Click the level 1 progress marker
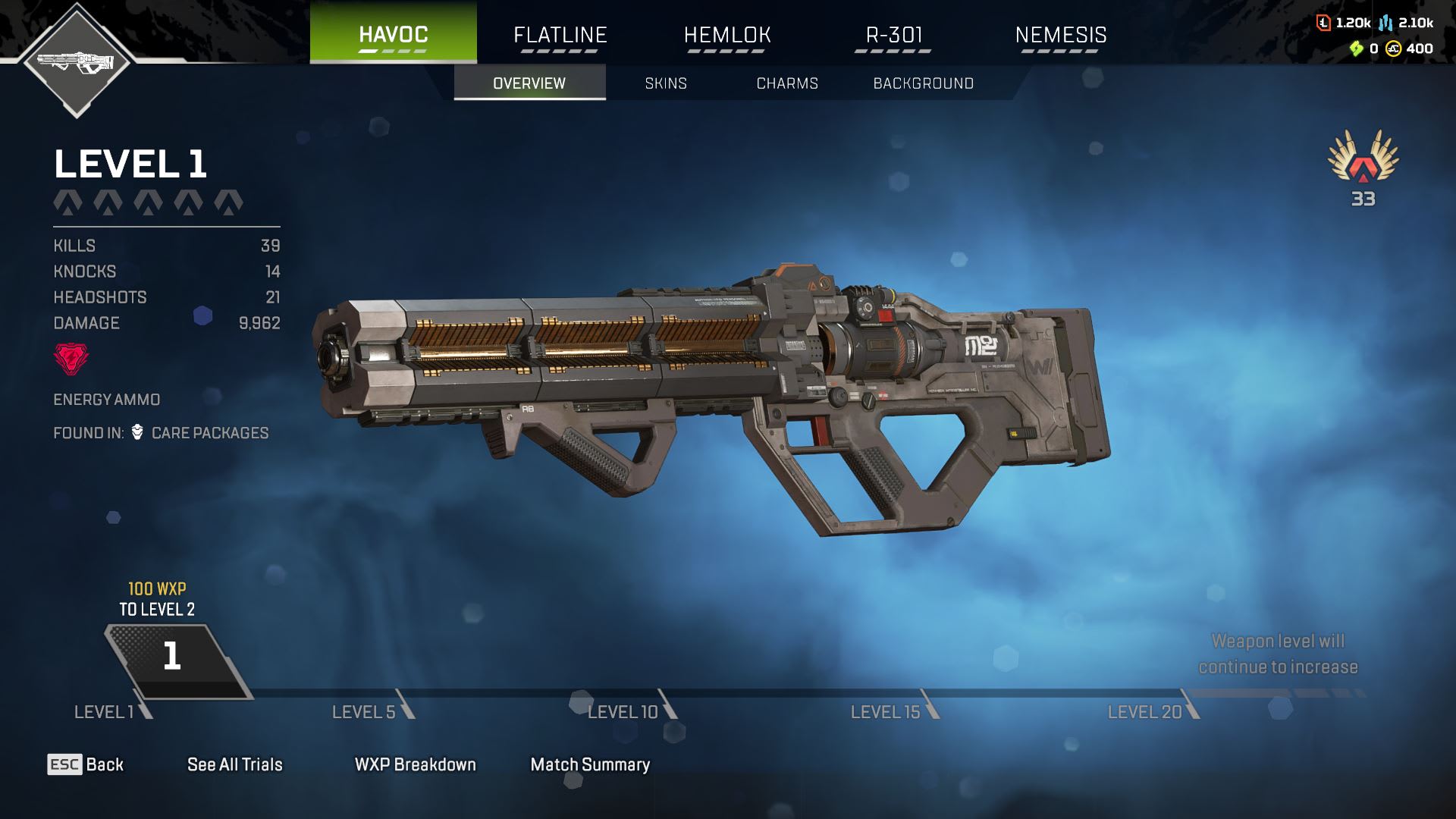The height and width of the screenshot is (819, 1456). tap(173, 657)
